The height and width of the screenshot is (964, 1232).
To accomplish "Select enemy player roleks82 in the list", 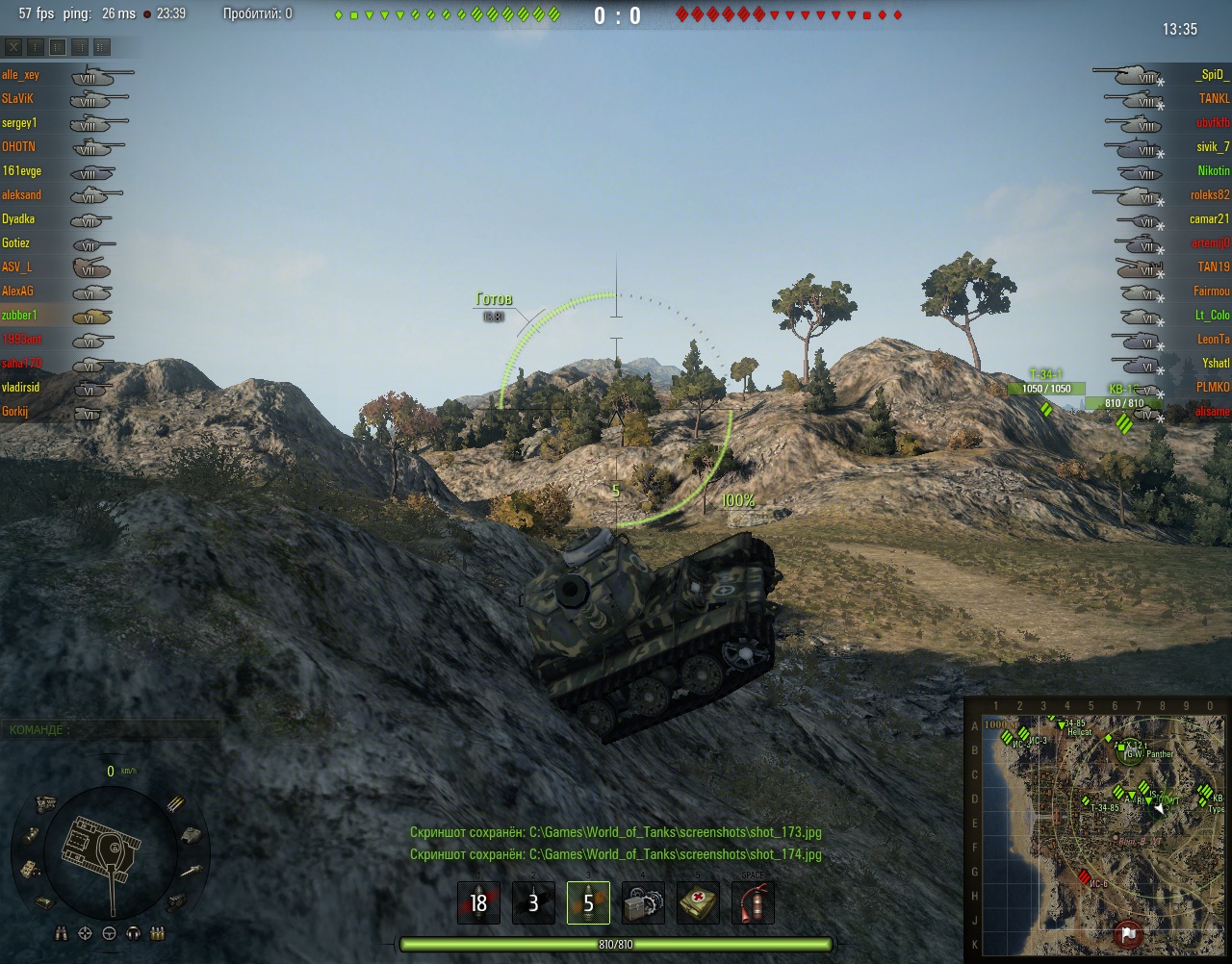I will pos(1209,195).
